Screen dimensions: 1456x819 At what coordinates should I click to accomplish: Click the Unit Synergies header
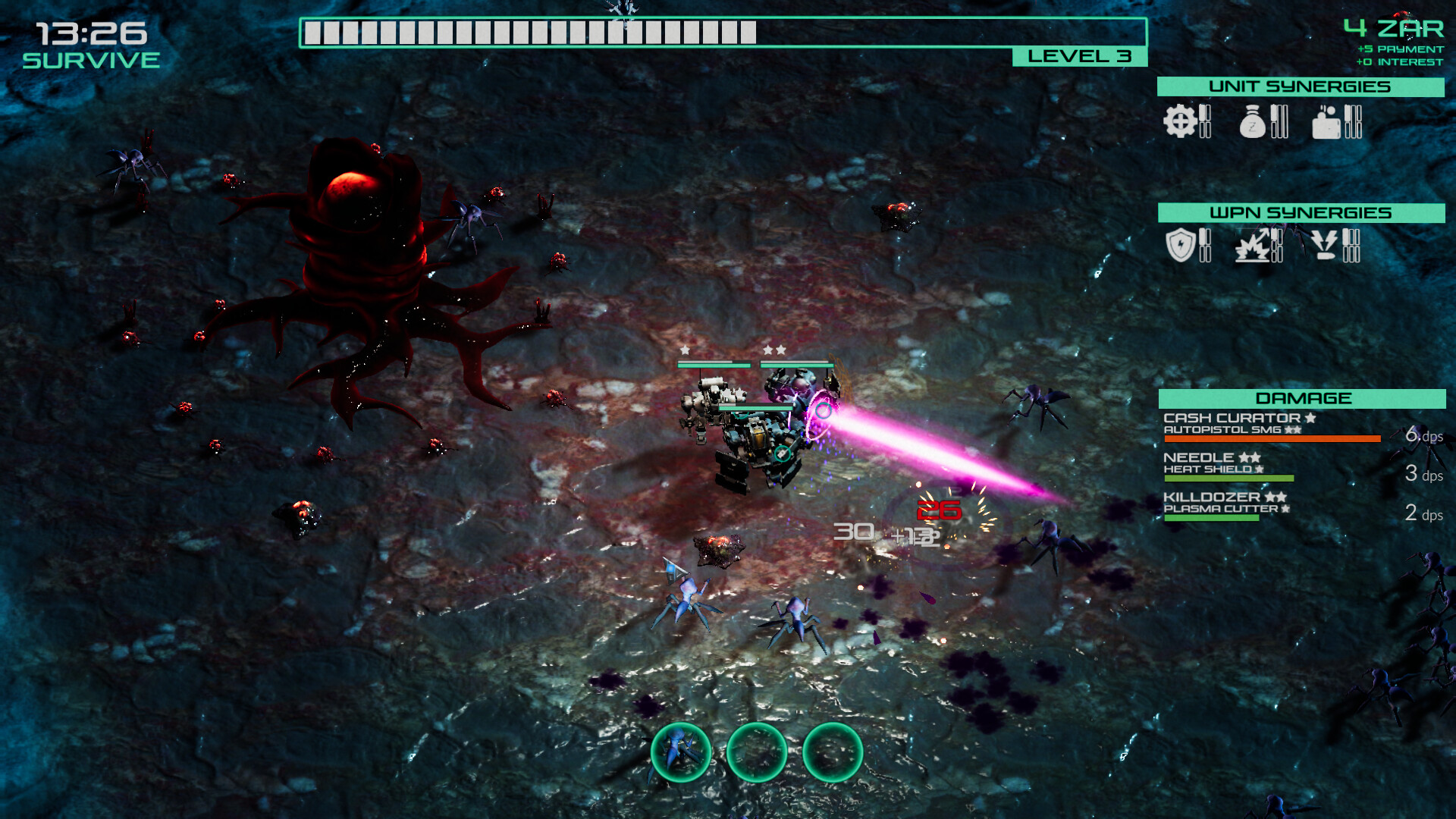click(x=1300, y=86)
